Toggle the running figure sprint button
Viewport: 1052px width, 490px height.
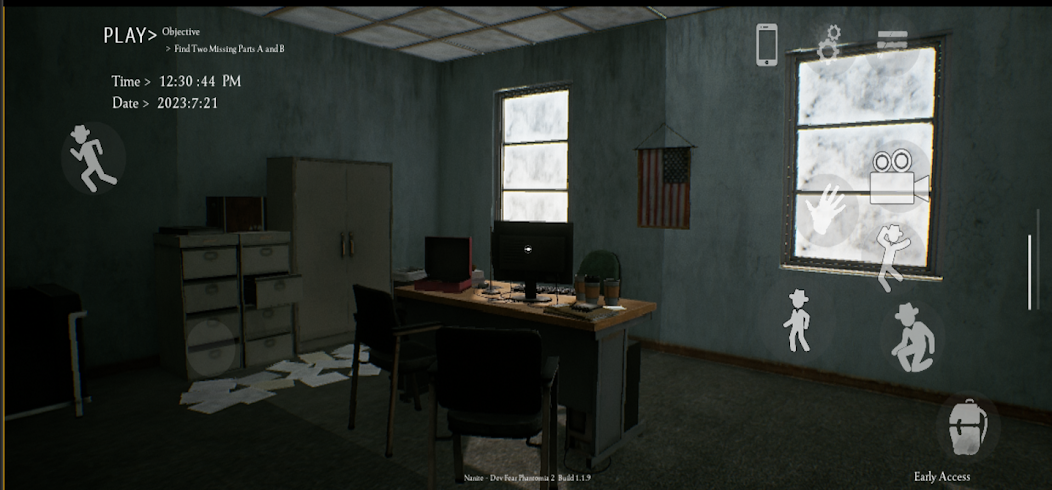92,158
